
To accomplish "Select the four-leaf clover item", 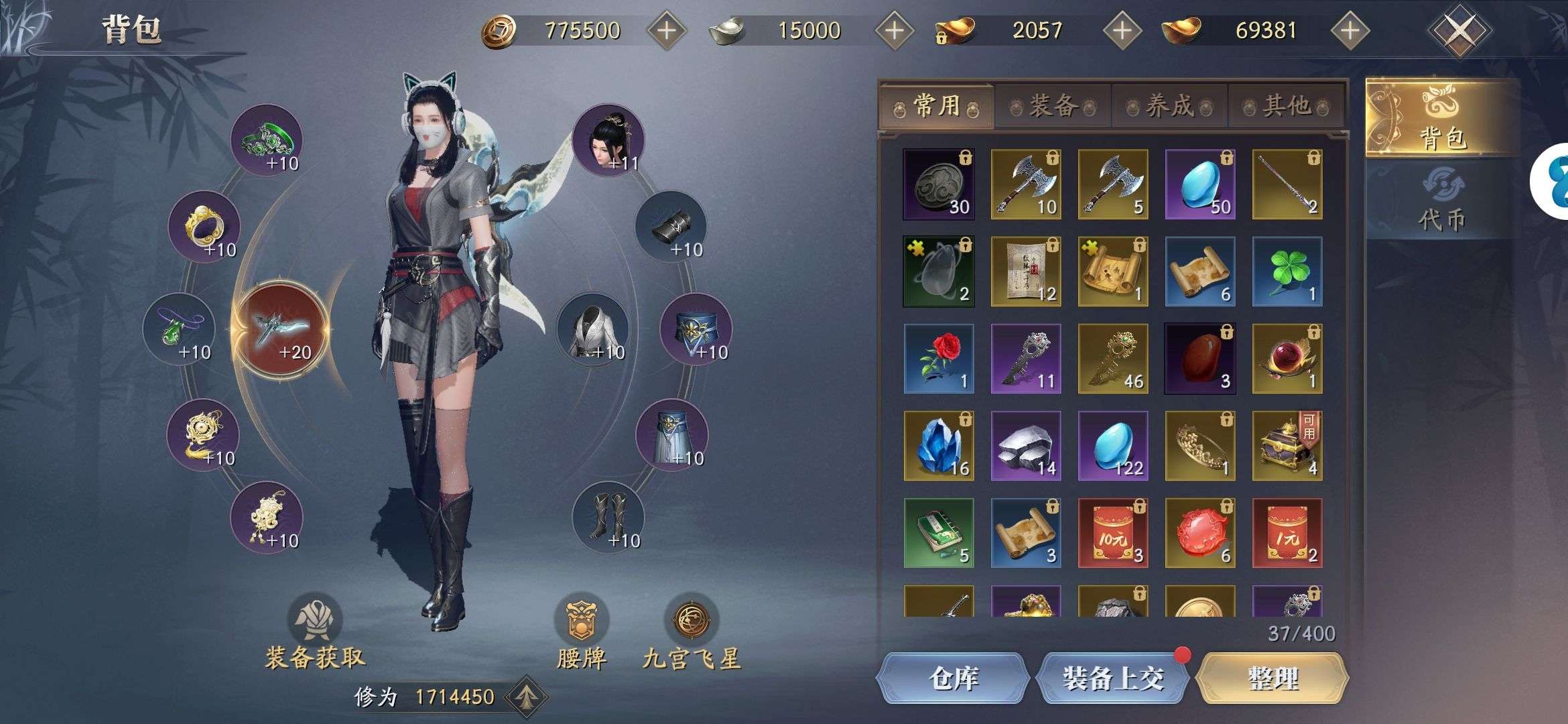I will click(1287, 271).
